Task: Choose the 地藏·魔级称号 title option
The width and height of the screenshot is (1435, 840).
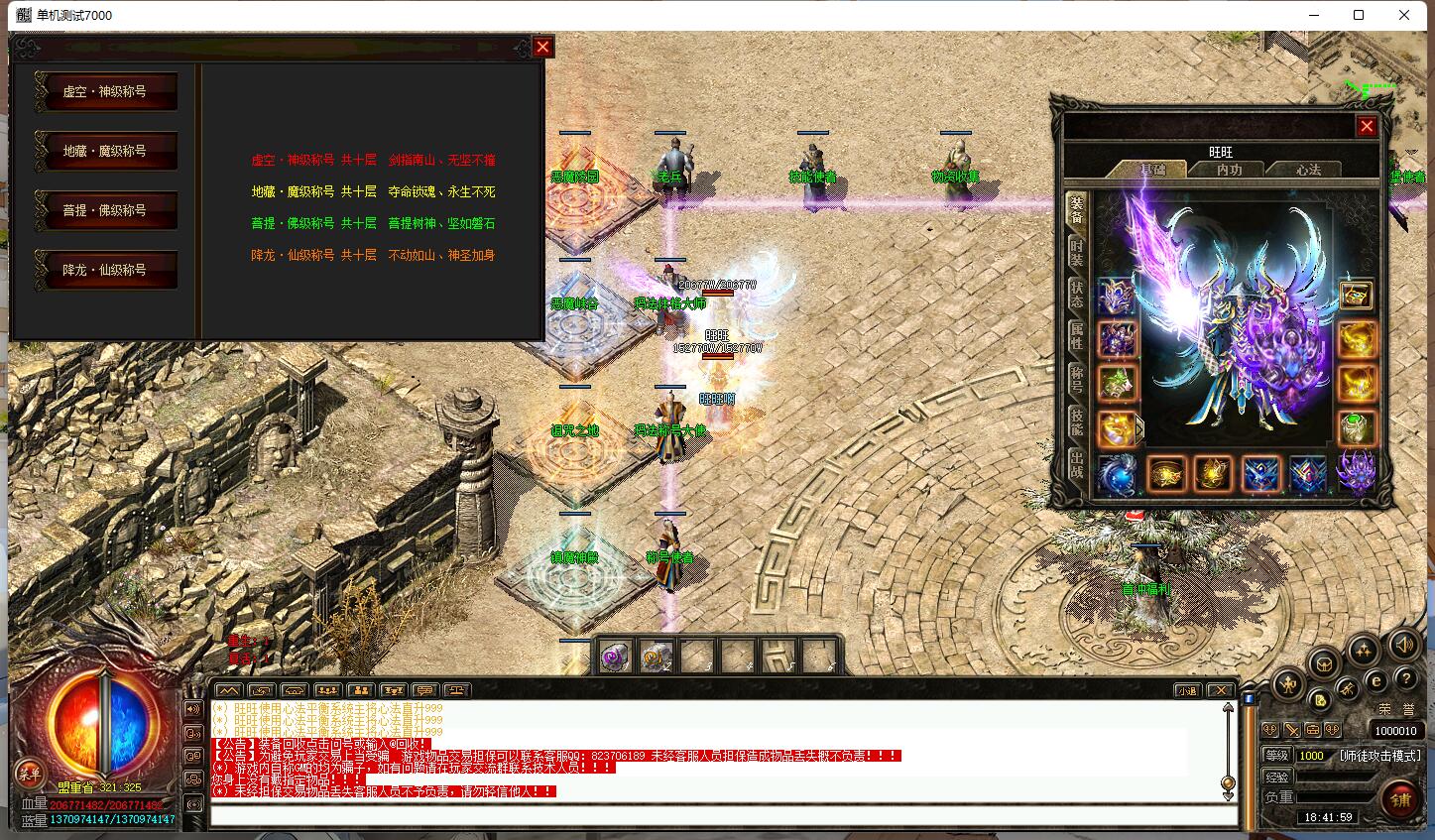Action: (x=105, y=151)
